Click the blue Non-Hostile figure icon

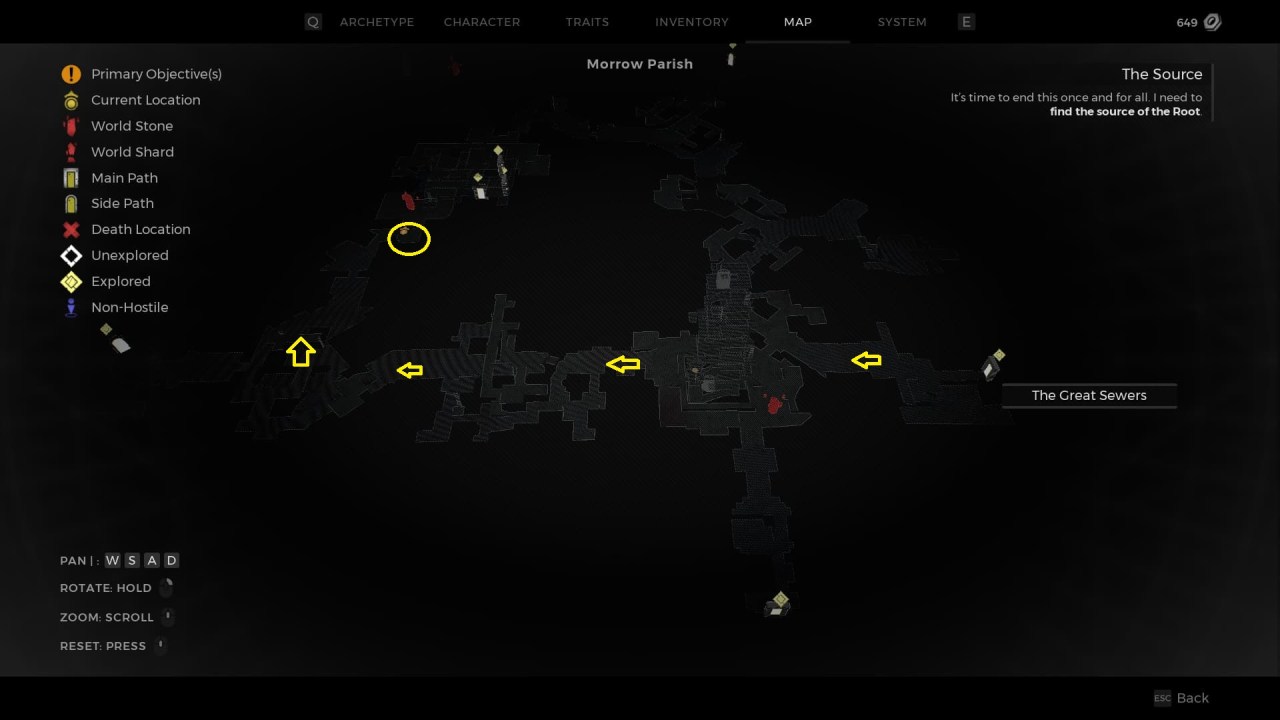click(70, 307)
